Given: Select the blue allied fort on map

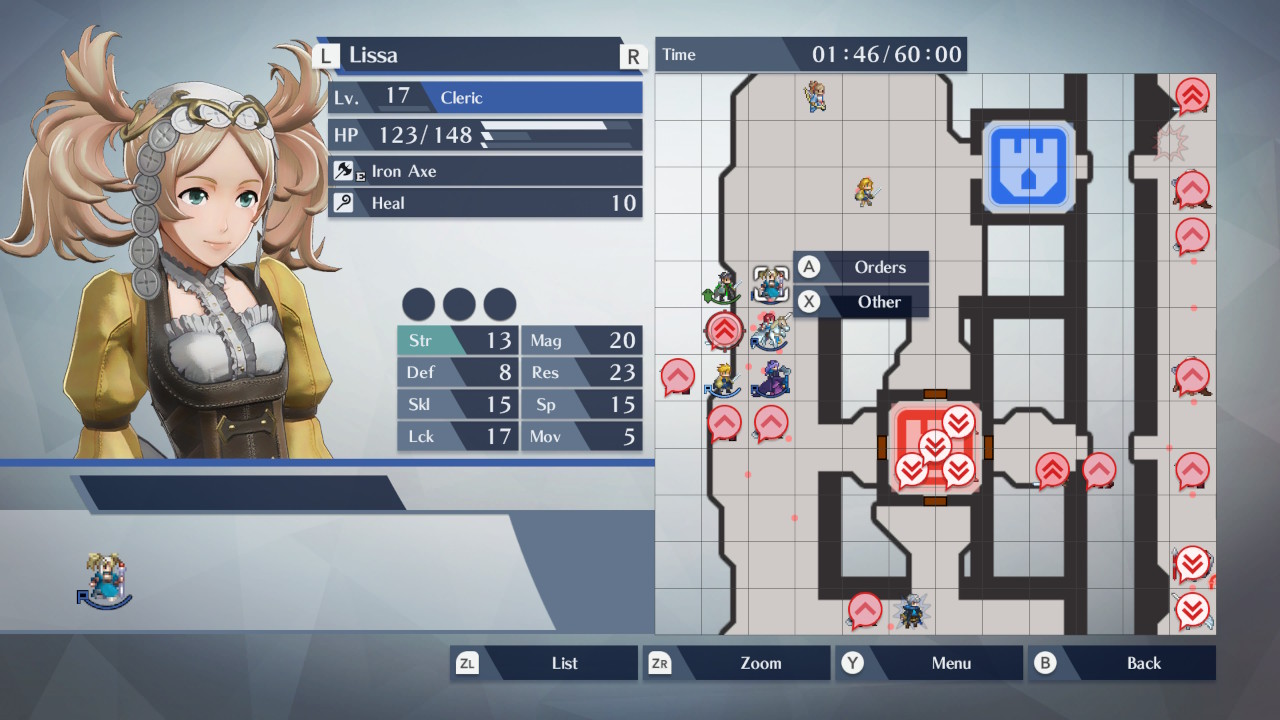Looking at the screenshot, I should (1028, 167).
